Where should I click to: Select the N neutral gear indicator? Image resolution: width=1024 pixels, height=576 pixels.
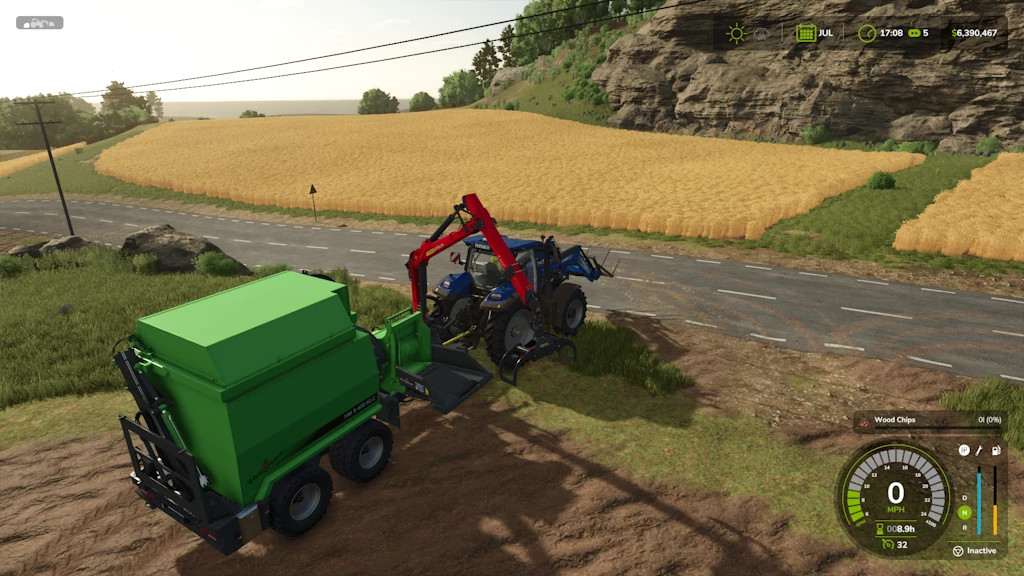[964, 512]
